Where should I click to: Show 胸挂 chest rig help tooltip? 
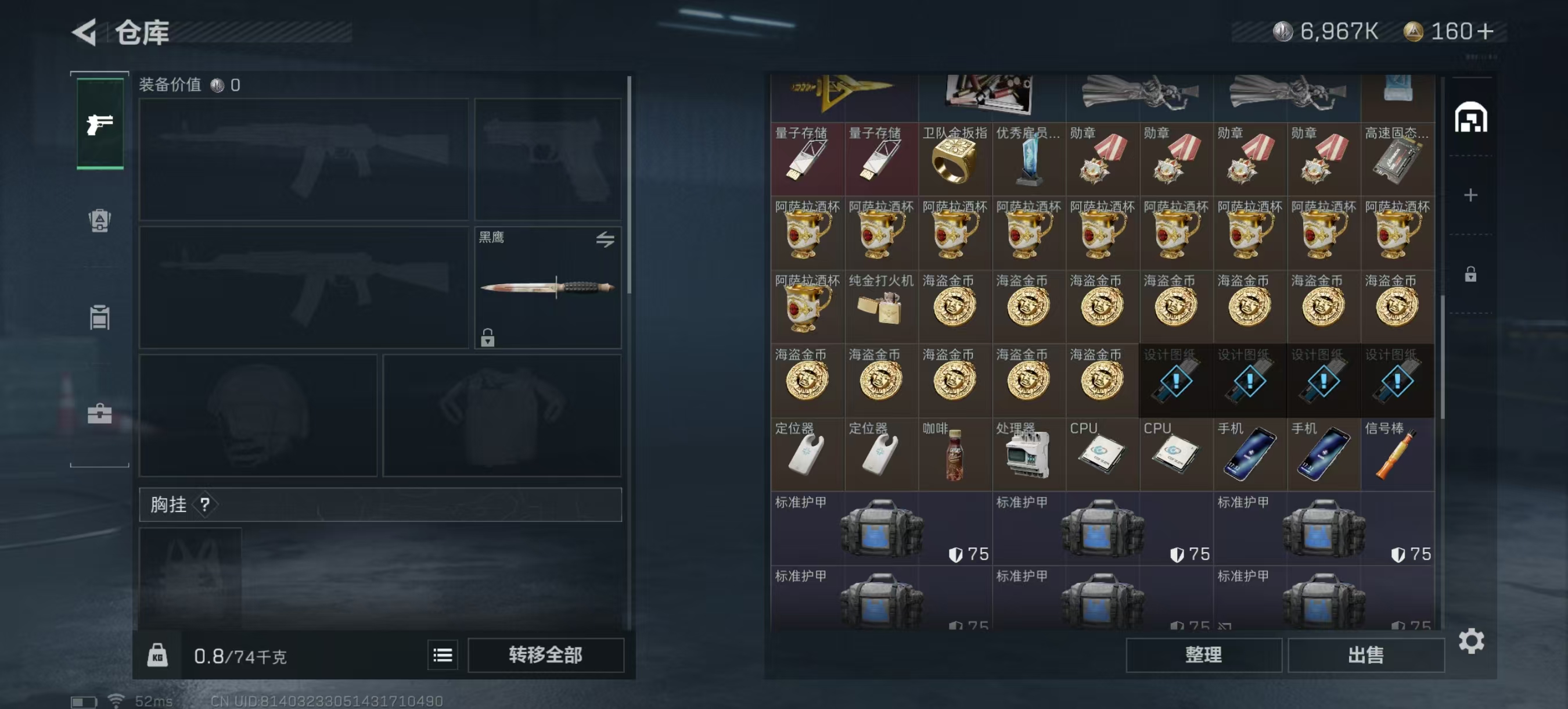point(205,504)
